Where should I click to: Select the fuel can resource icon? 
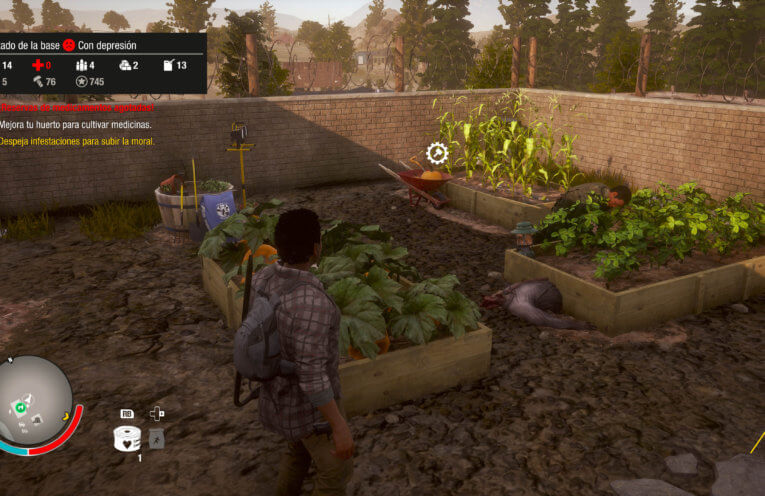point(167,65)
